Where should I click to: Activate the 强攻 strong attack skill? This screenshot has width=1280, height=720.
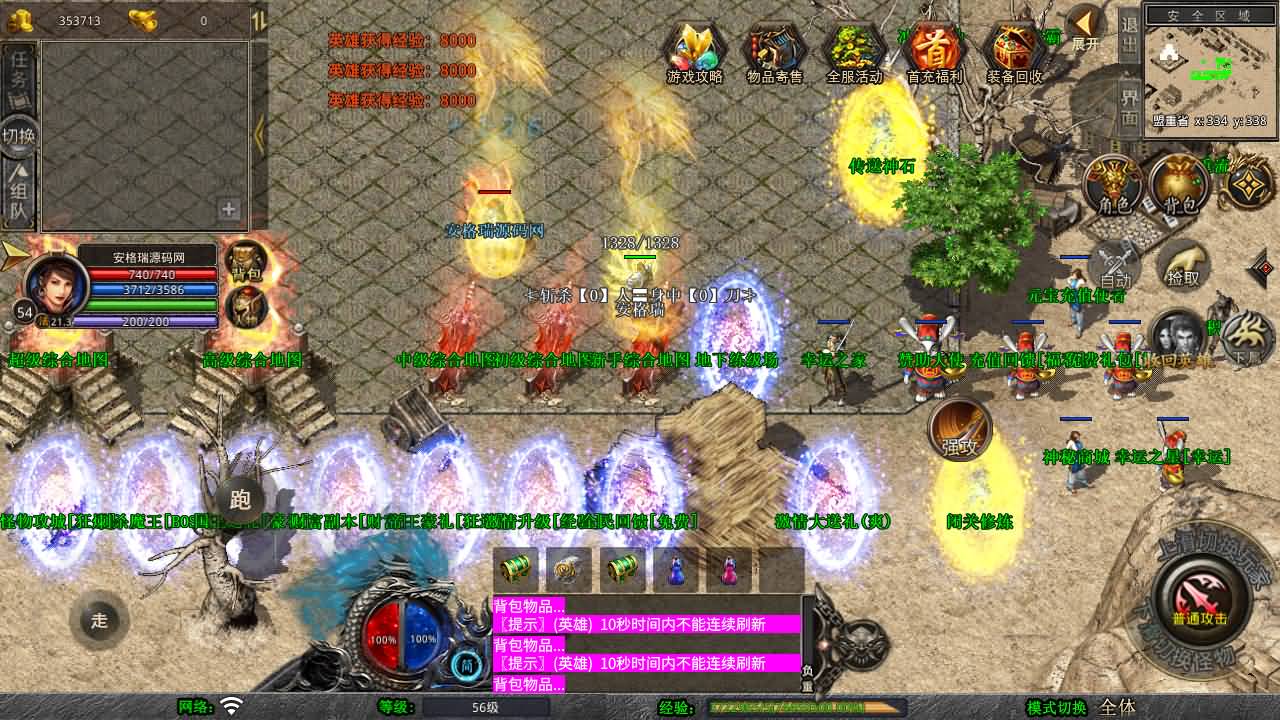pos(960,432)
